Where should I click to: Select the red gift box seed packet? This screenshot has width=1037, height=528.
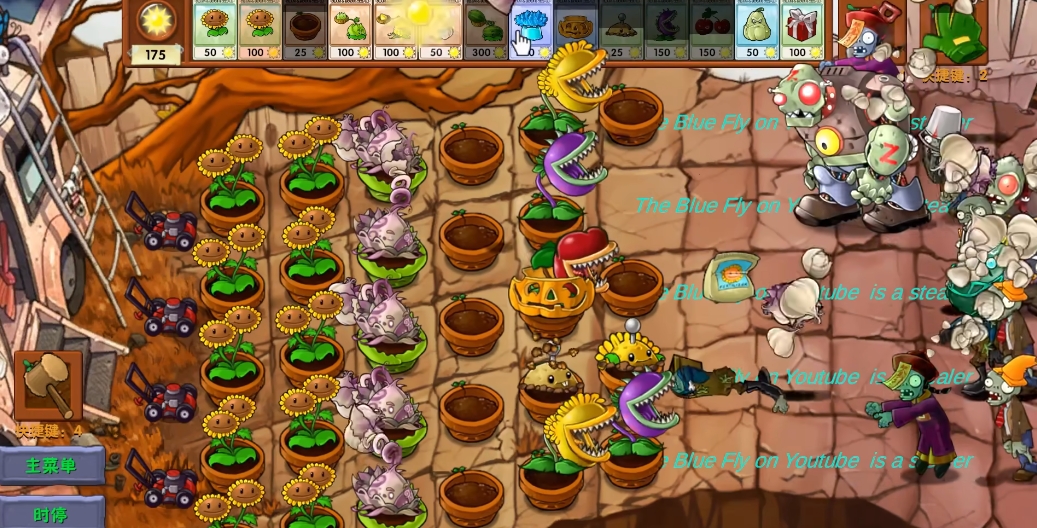point(802,30)
